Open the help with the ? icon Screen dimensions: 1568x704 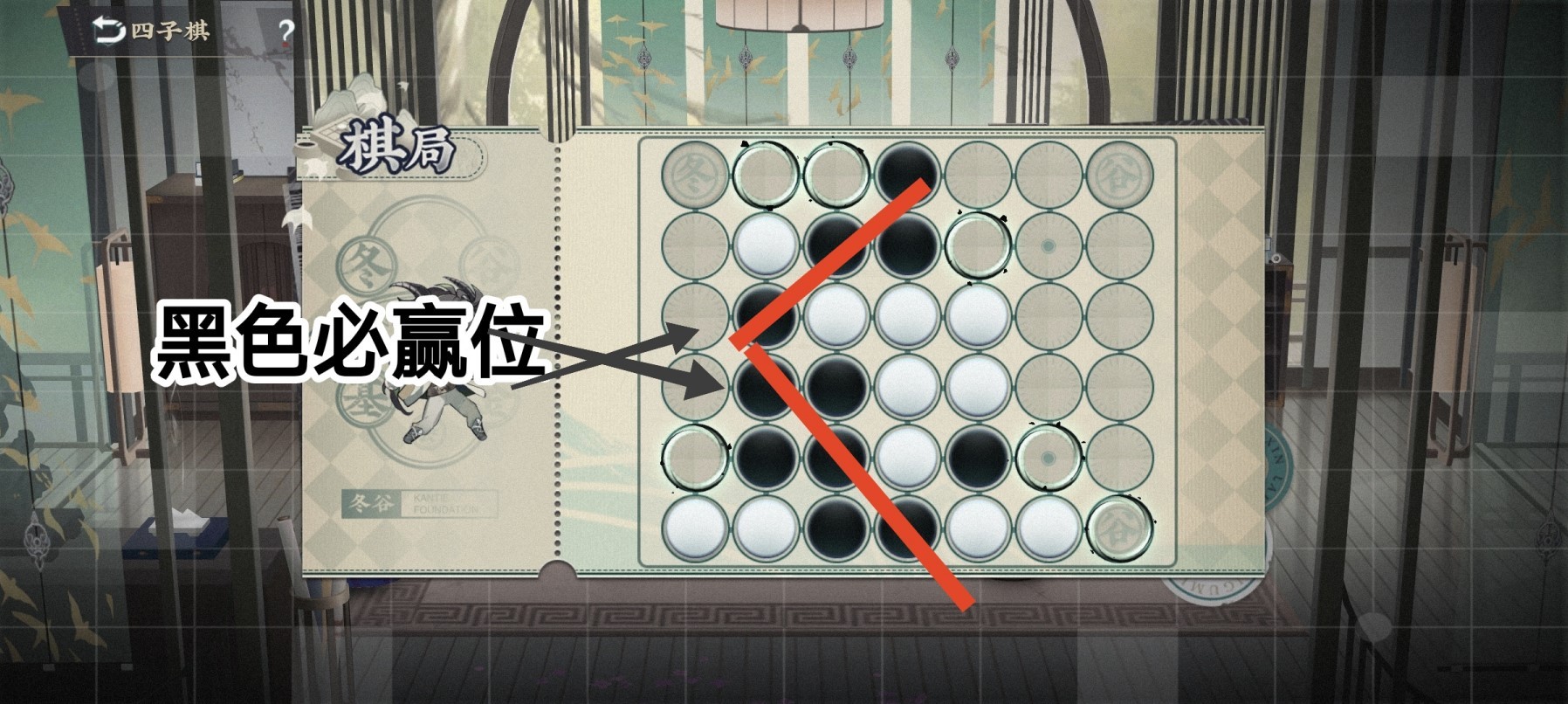(x=285, y=29)
